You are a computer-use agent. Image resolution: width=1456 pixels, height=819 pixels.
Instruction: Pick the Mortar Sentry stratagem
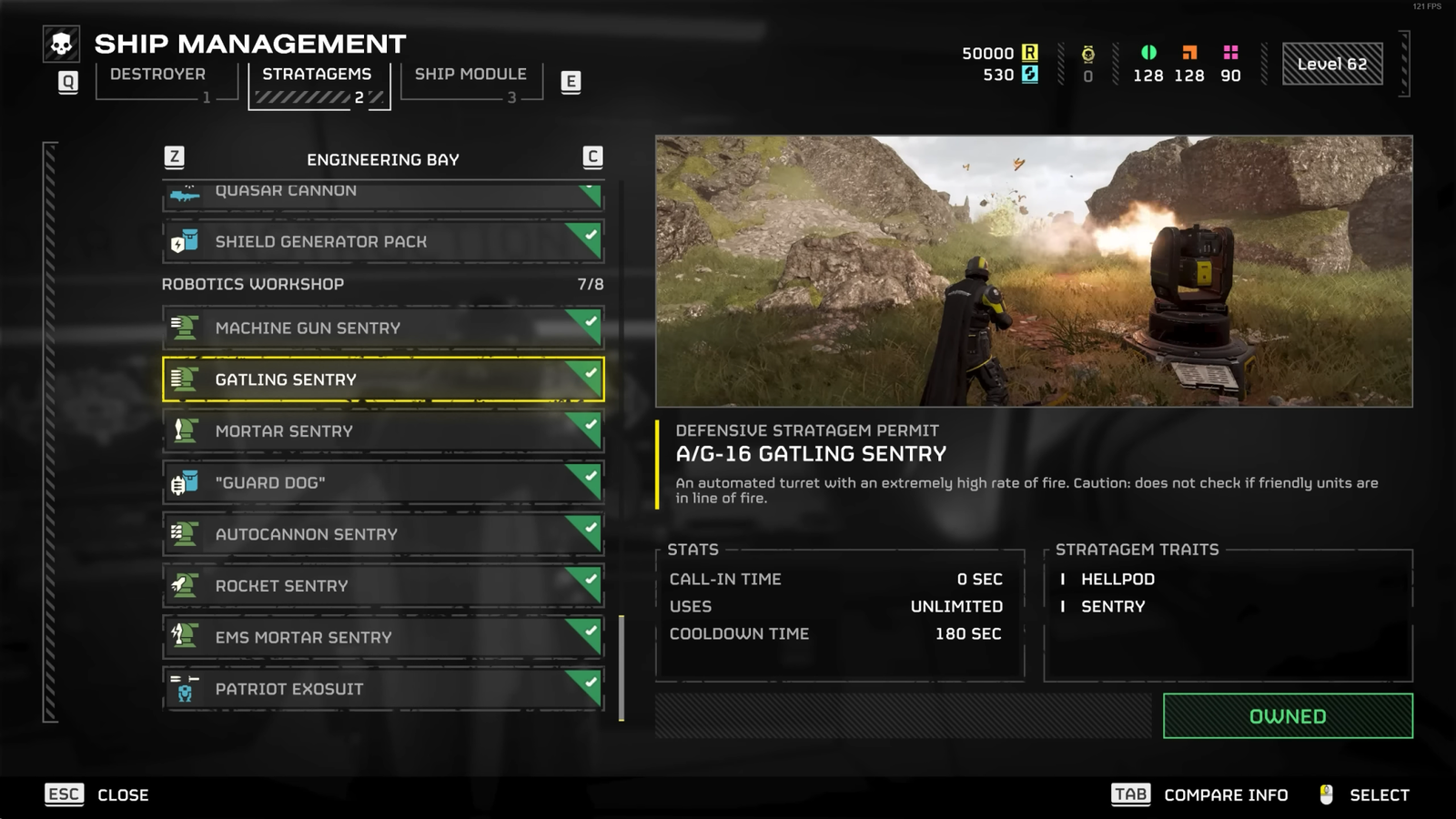382,431
